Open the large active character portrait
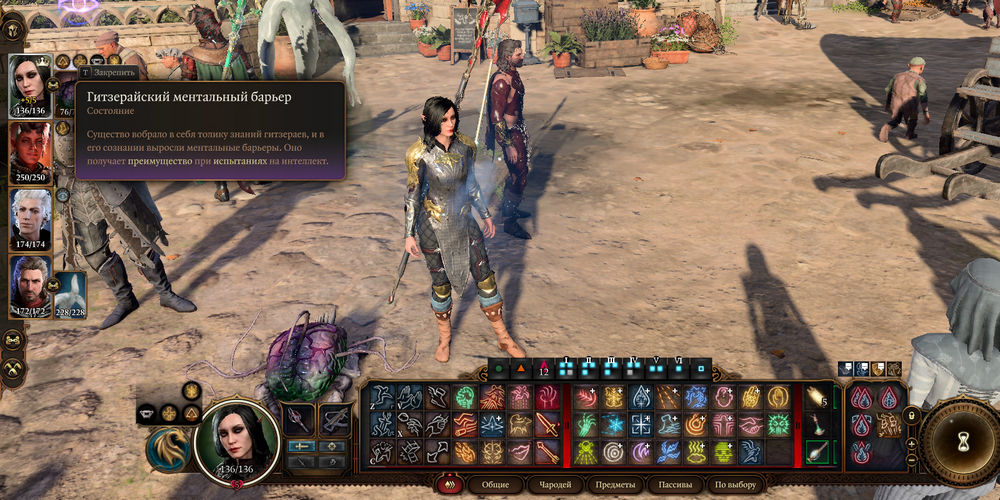Viewport: 1000px width, 500px height. click(x=236, y=438)
